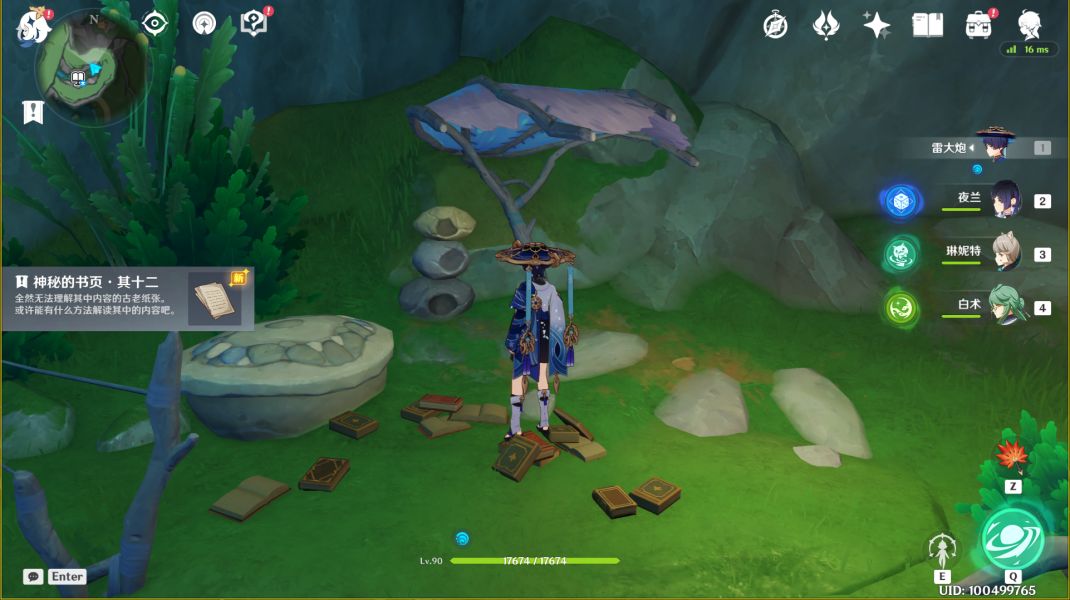Open the character profile icon
This screenshot has width=1070, height=600.
pyautogui.click(x=1030, y=24)
